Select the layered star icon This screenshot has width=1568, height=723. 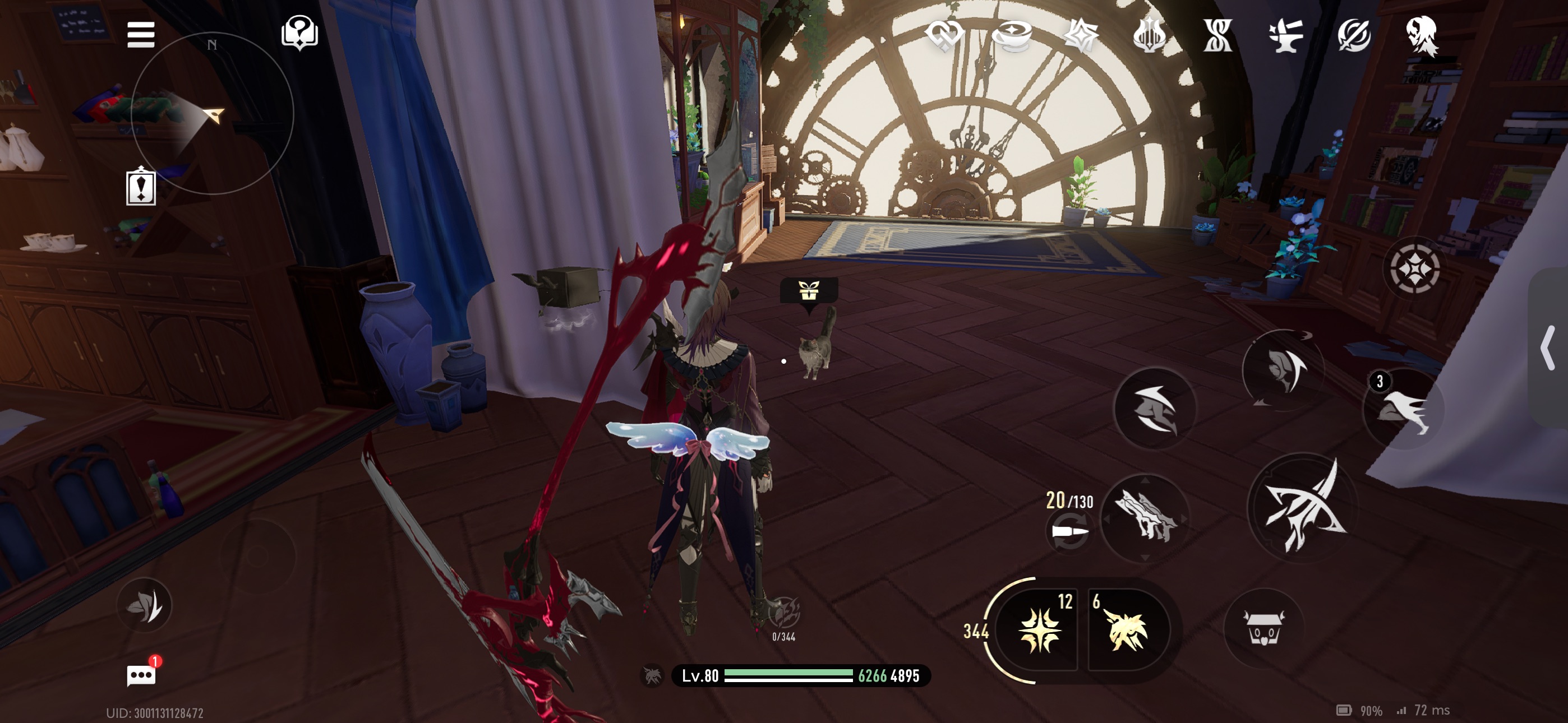[x=1081, y=35]
